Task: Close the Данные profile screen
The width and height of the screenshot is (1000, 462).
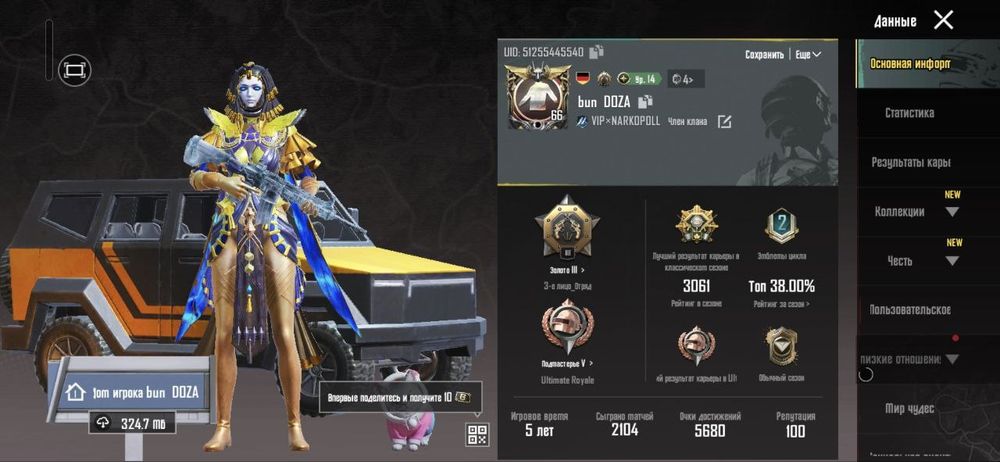Action: click(943, 20)
